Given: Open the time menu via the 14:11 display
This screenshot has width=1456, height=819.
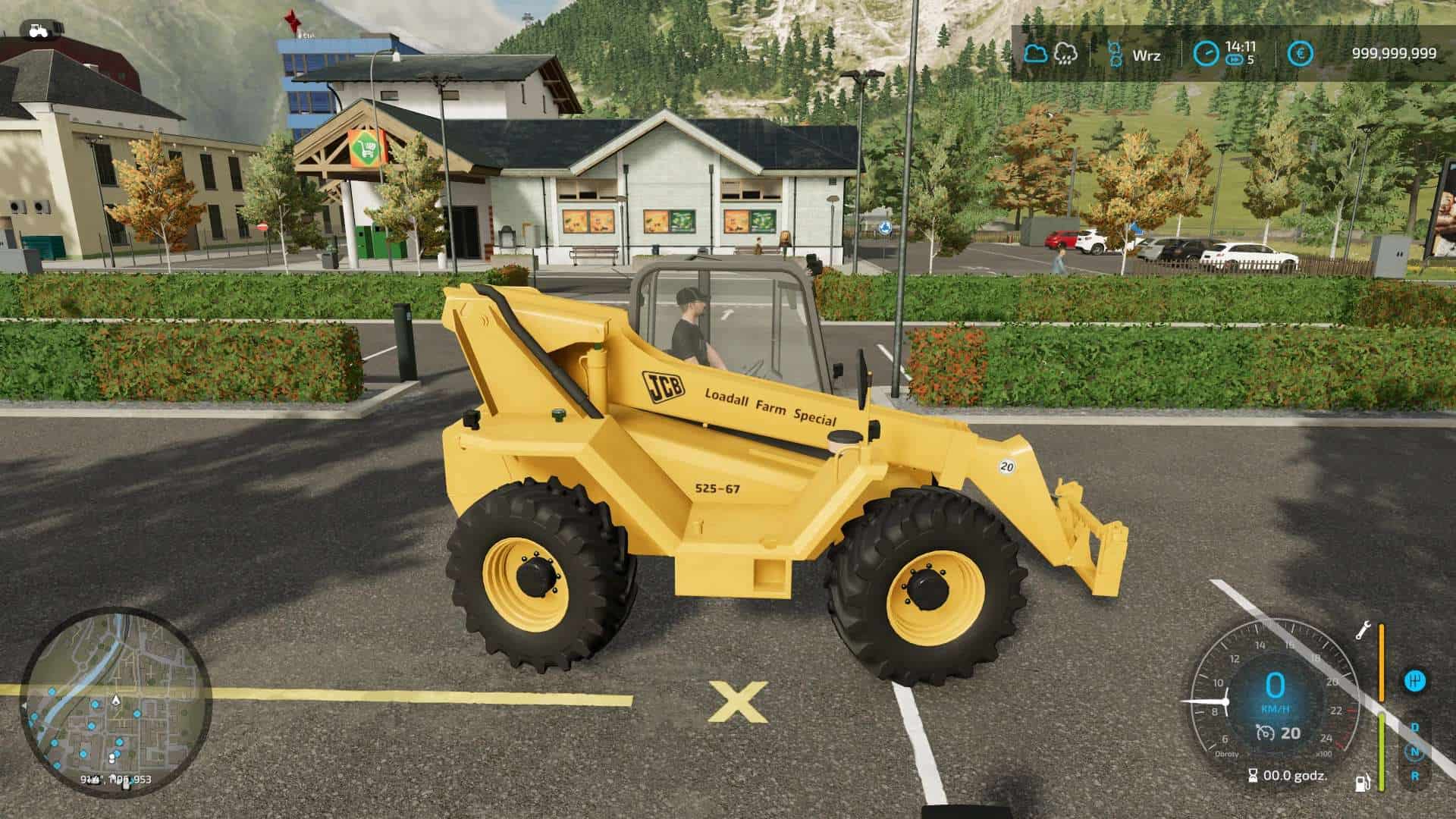Looking at the screenshot, I should coord(1241,47).
